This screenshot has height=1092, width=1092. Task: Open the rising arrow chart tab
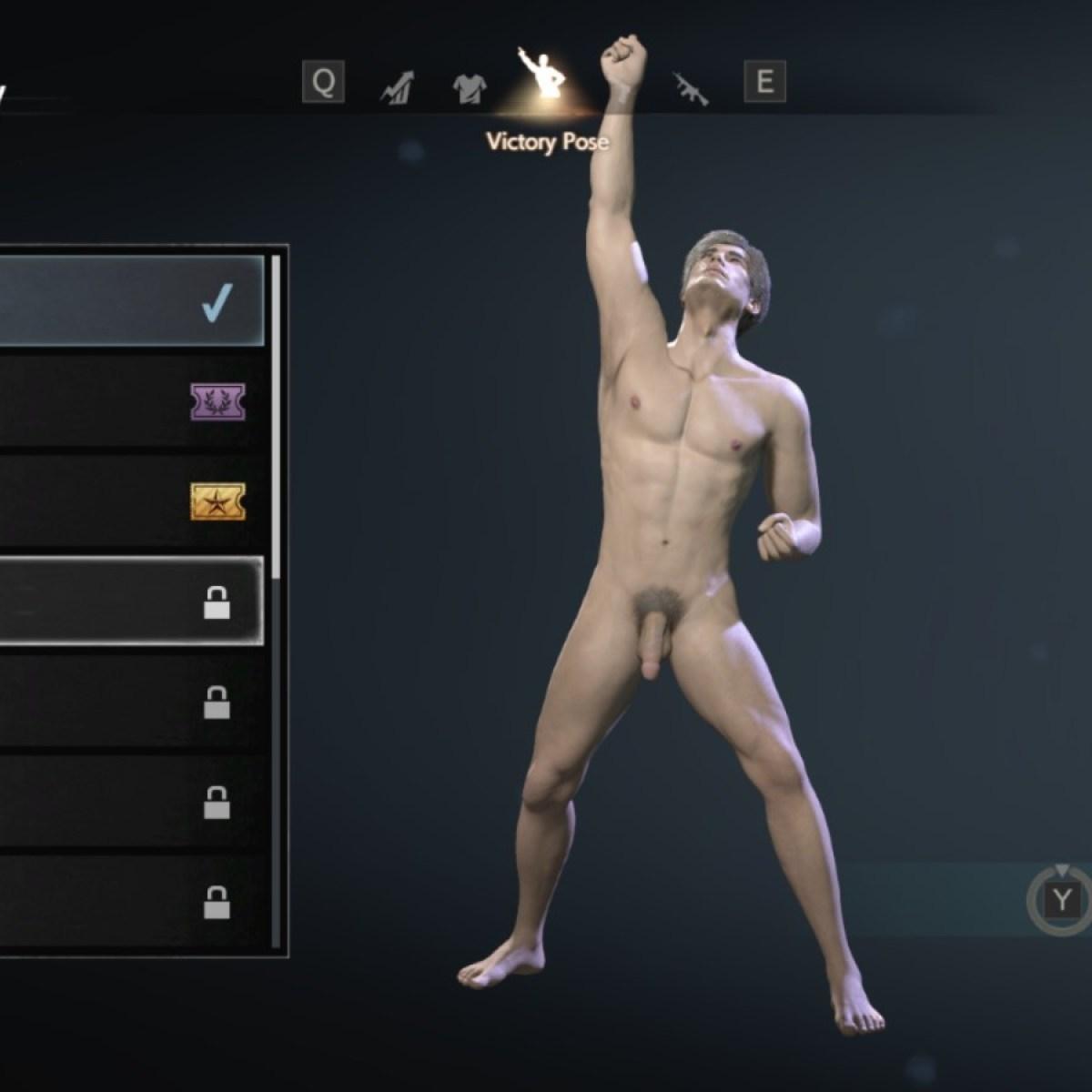(397, 86)
